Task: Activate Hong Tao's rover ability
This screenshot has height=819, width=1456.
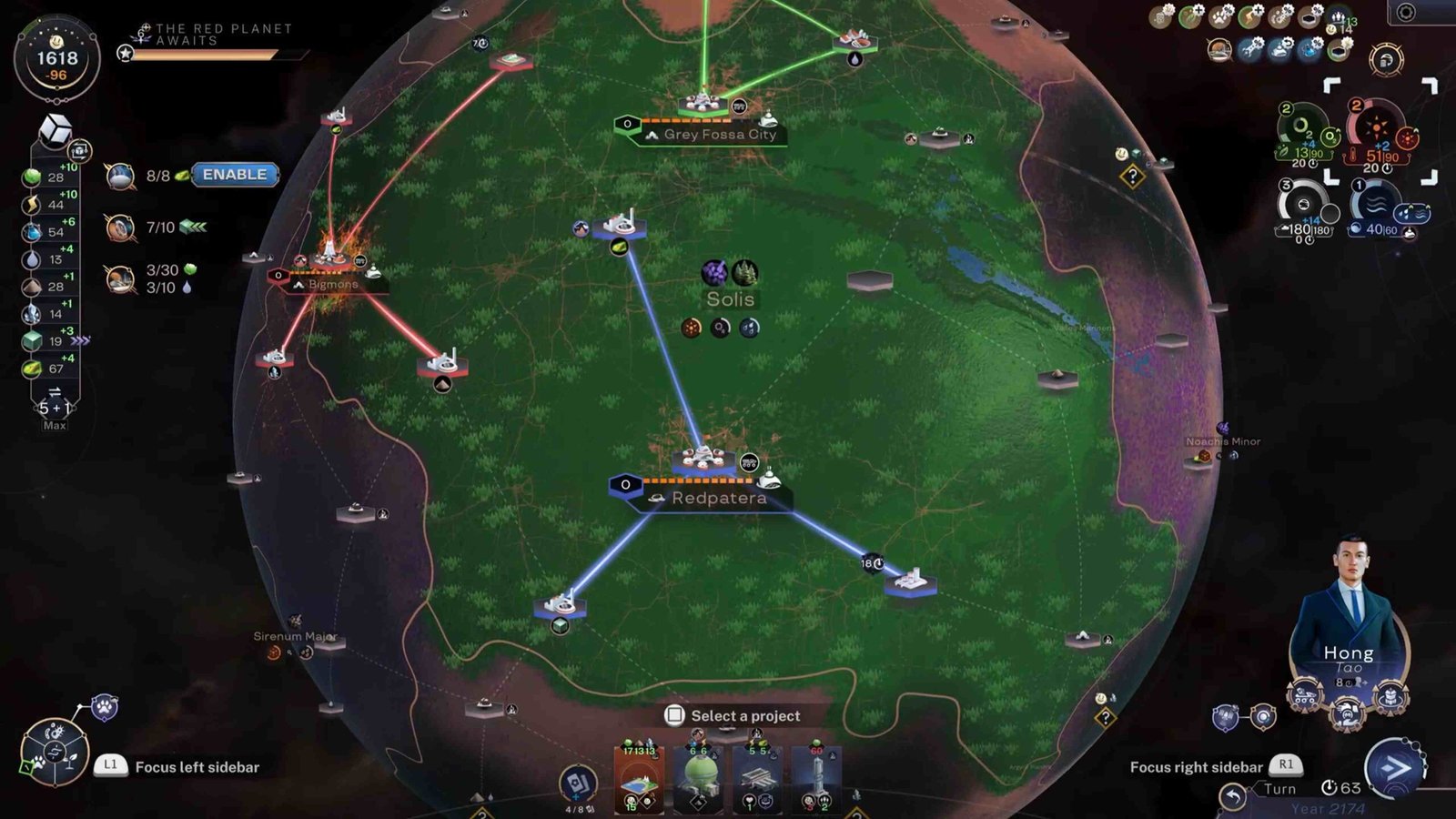Action: (x=1304, y=697)
